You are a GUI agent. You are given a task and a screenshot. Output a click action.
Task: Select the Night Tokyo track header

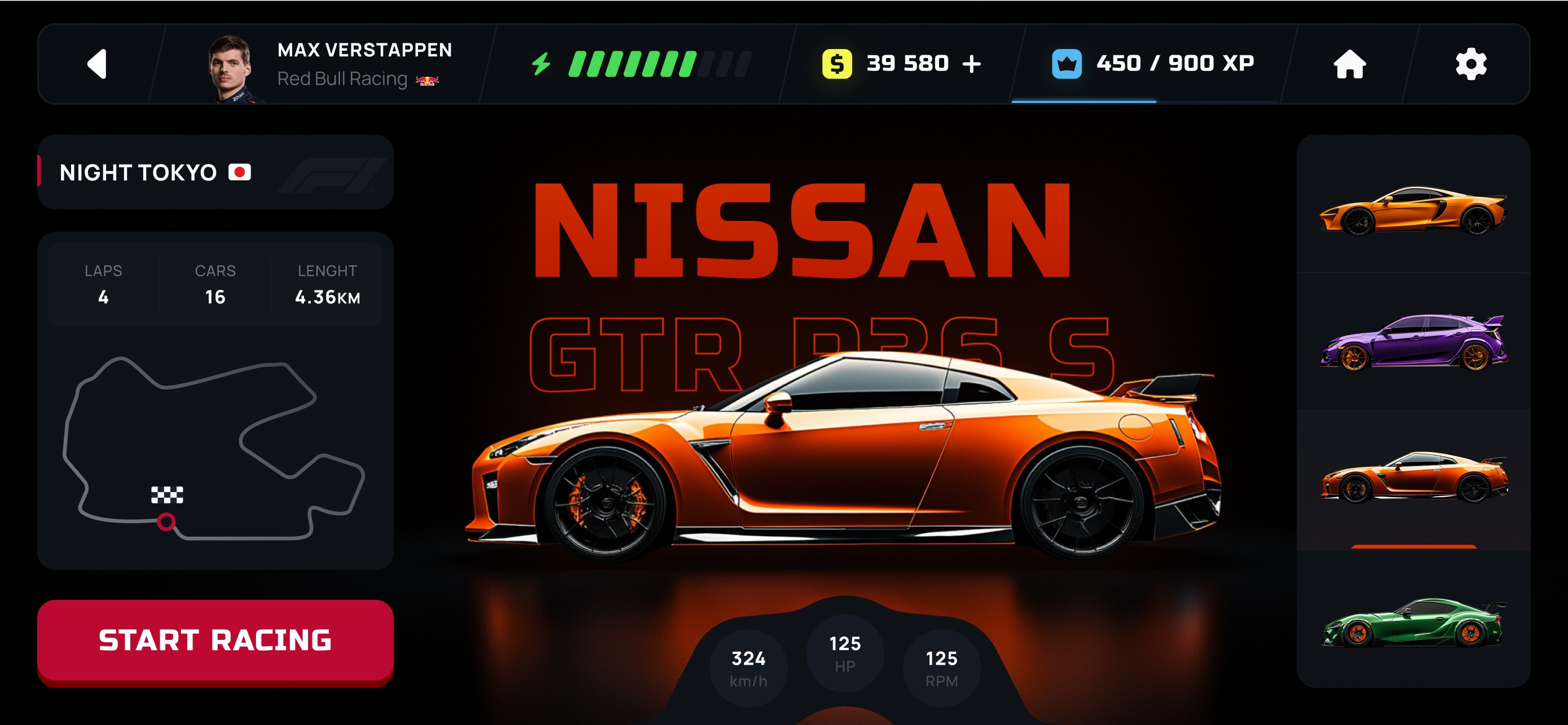[214, 173]
